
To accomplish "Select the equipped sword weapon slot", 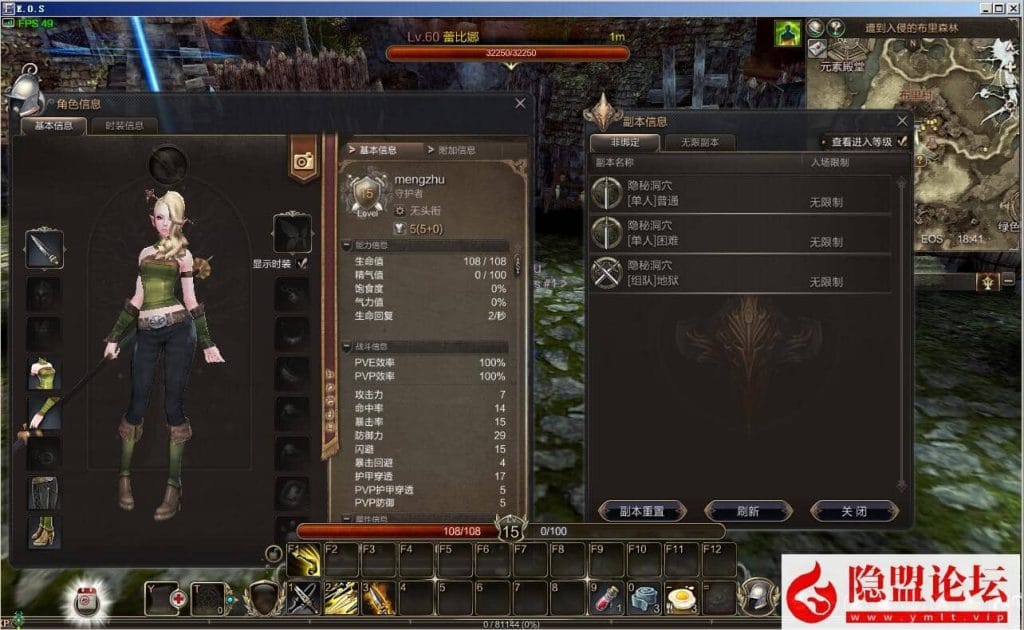I will [44, 249].
